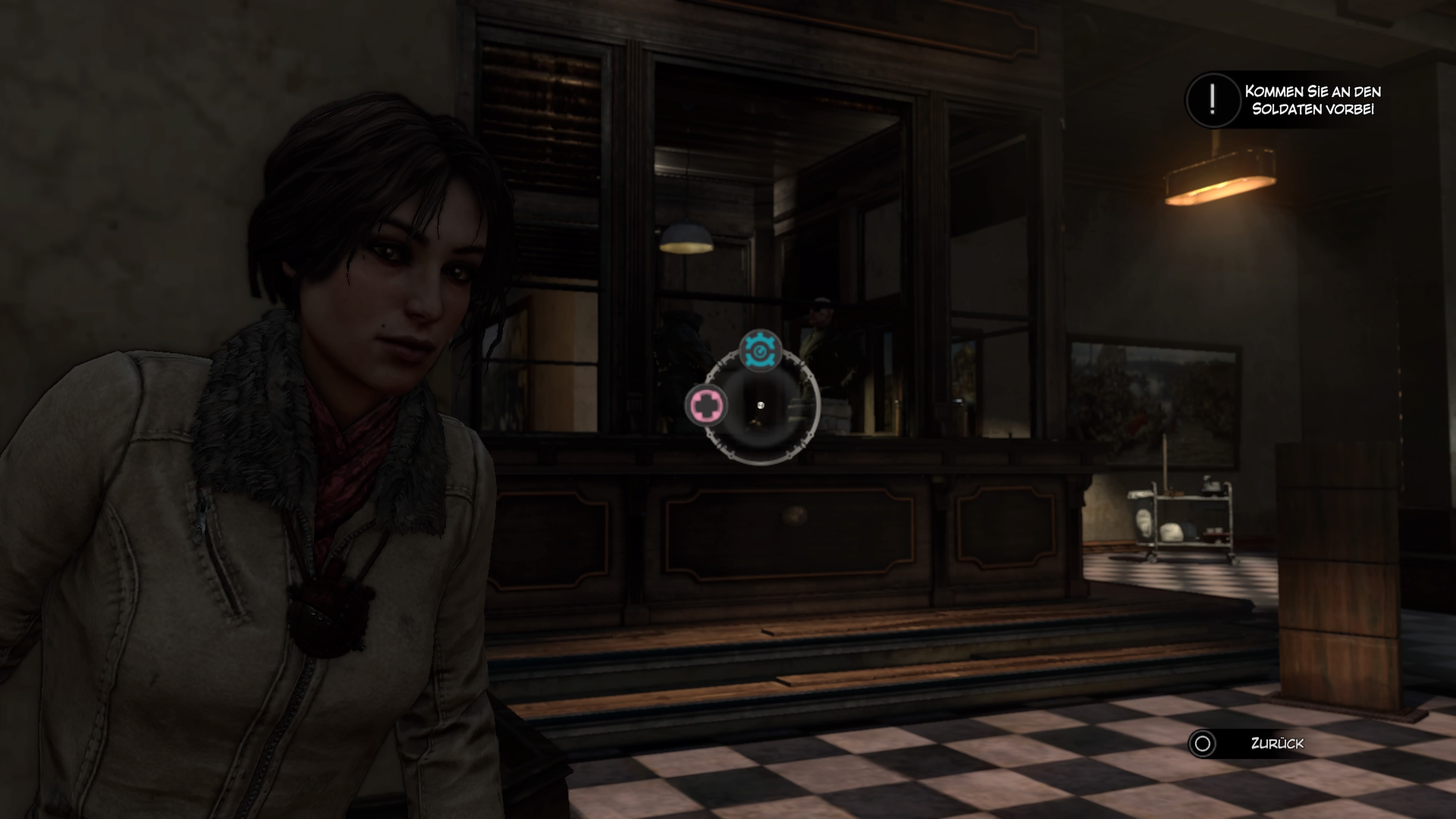Open the soldiers objective notification
Viewport: 1456px width, 819px height.
point(1284,100)
